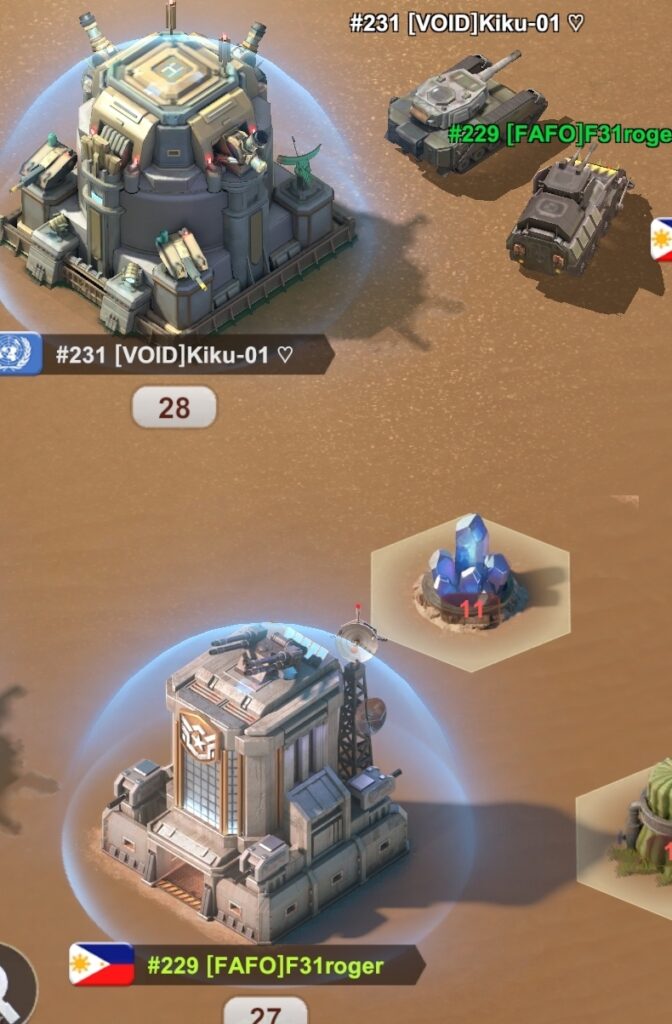This screenshot has width=672, height=1024.
Task: Tap the white Kiku-01 march label
Action: 466,24
